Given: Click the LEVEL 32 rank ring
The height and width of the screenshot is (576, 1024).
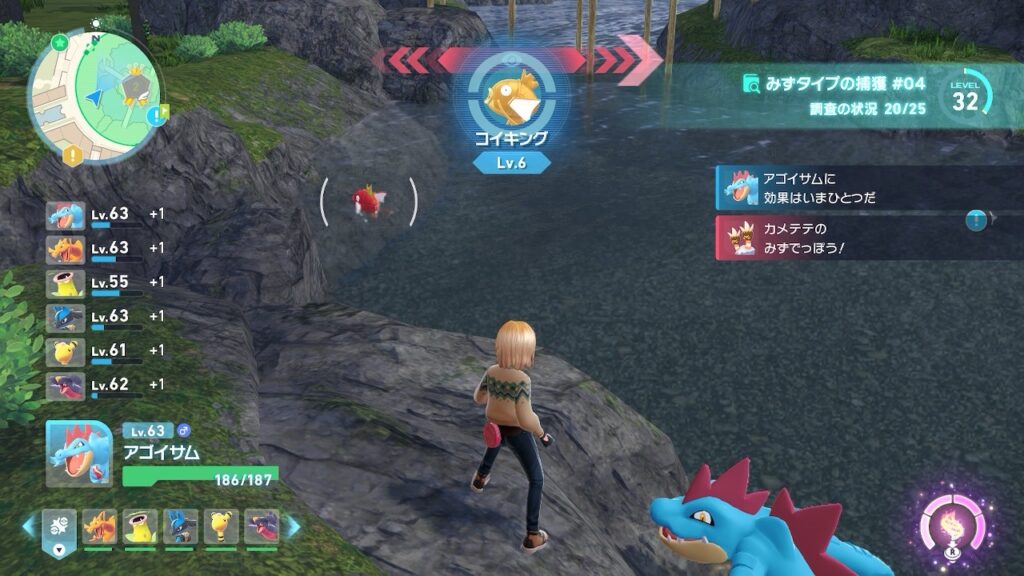Looking at the screenshot, I should (965, 97).
